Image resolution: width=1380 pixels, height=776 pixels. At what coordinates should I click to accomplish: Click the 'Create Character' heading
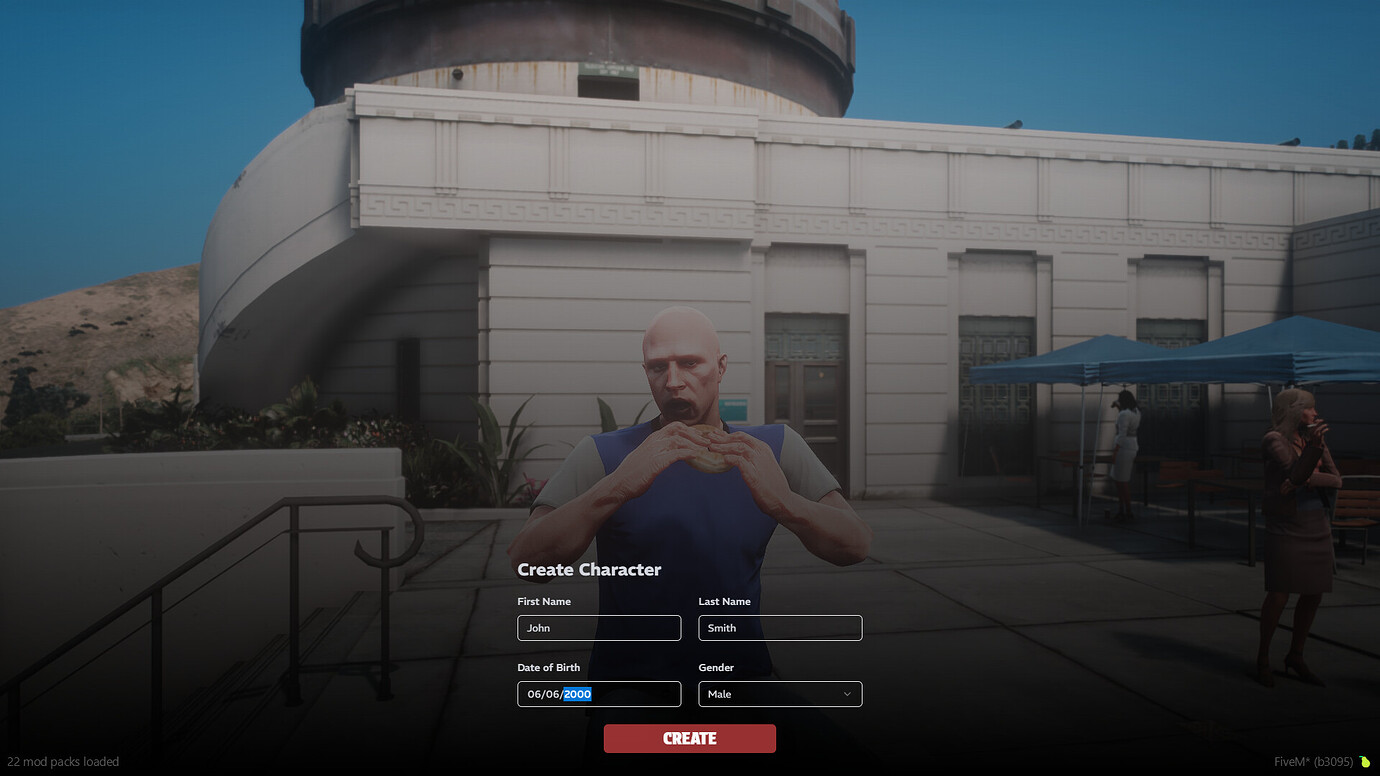click(x=588, y=569)
